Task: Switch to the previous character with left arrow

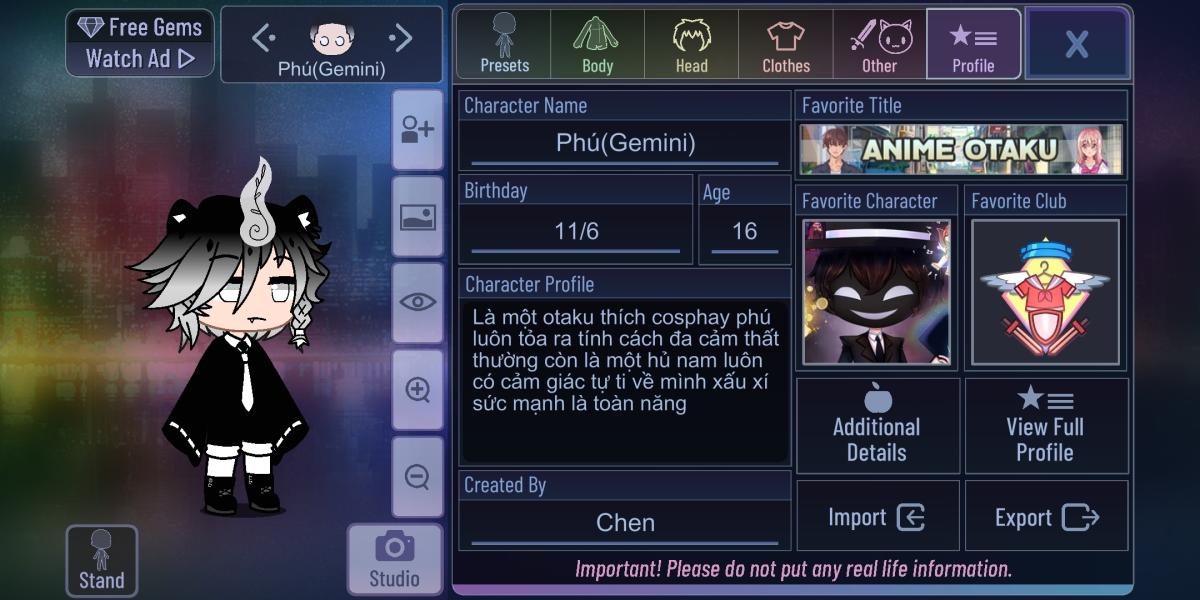Action: pyautogui.click(x=264, y=39)
